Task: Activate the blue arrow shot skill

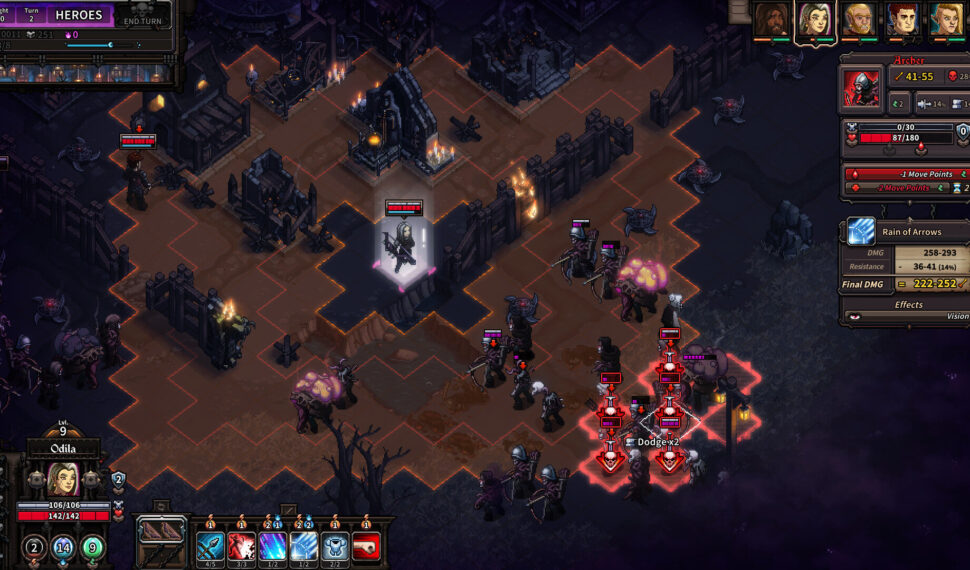Action: pos(210,547)
